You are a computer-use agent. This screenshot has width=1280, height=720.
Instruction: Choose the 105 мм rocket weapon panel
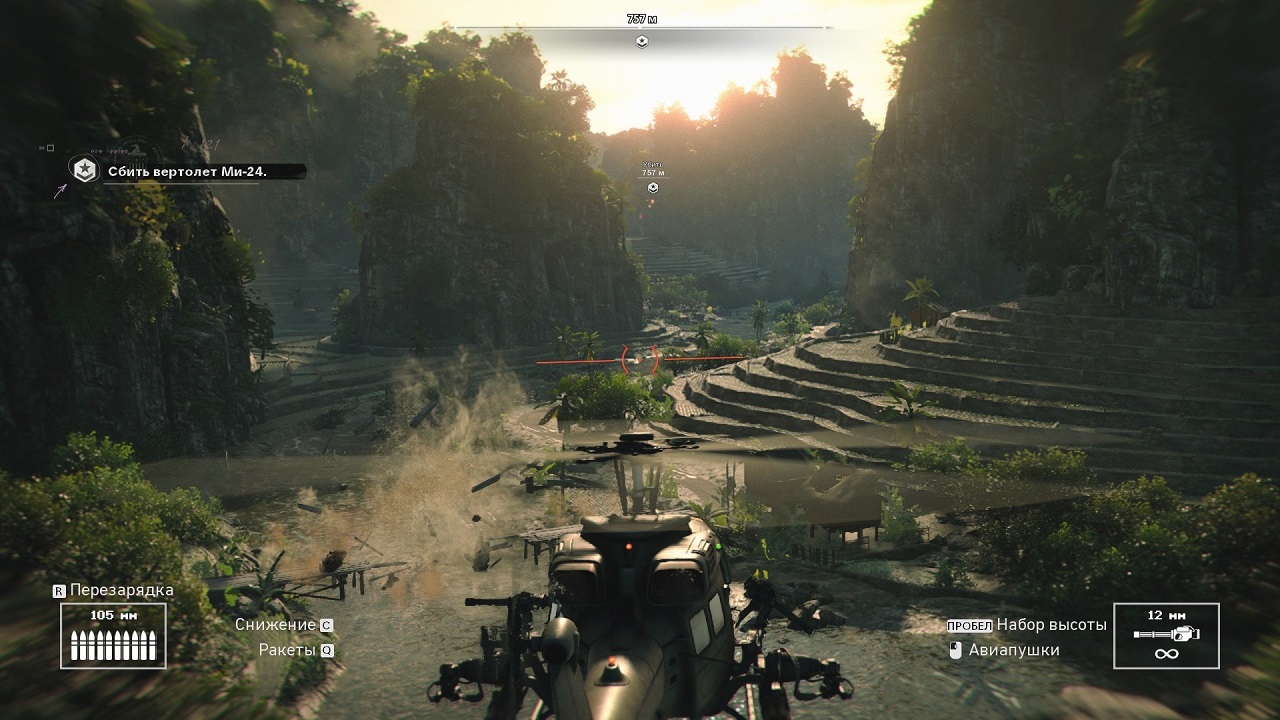click(x=113, y=635)
